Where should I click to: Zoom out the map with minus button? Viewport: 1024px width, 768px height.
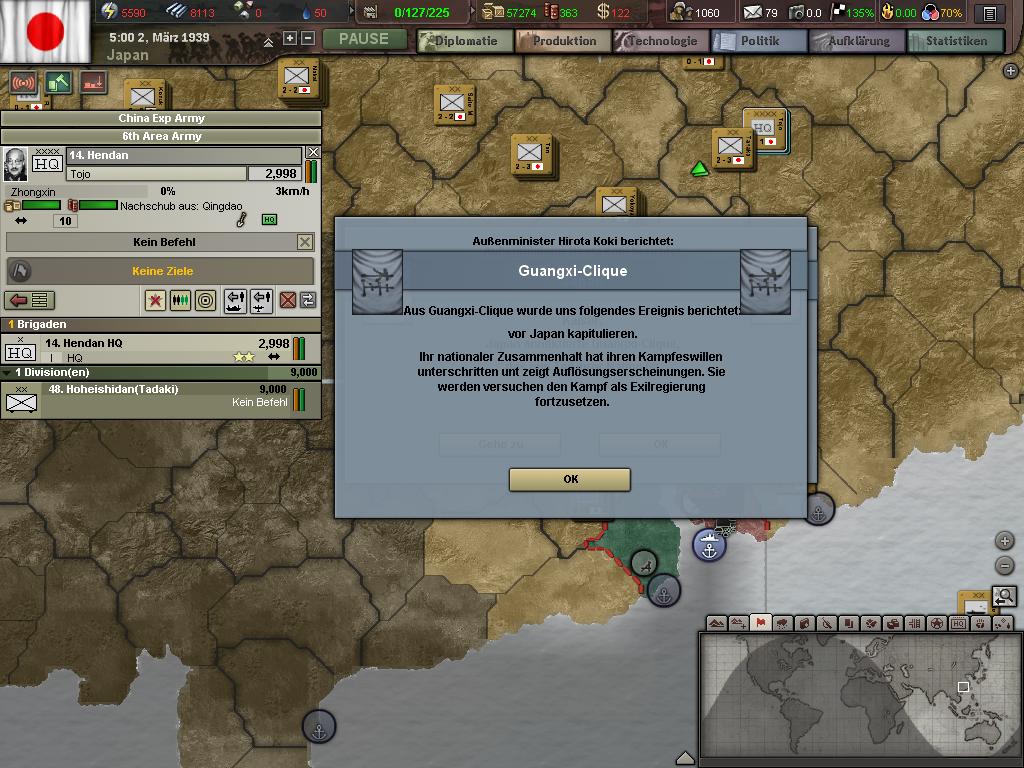(1005, 565)
